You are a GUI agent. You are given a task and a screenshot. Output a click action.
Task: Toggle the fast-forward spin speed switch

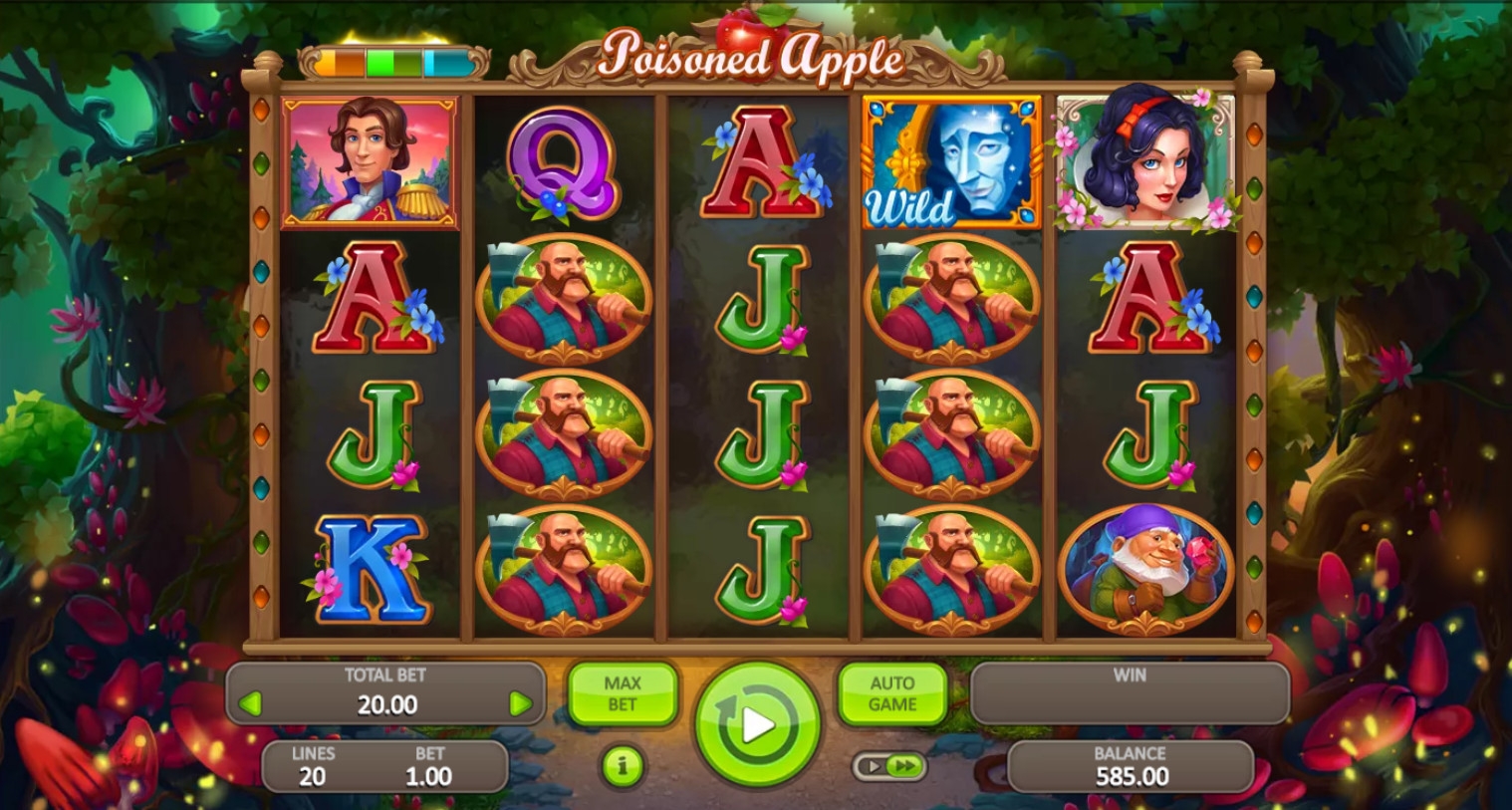[x=889, y=766]
